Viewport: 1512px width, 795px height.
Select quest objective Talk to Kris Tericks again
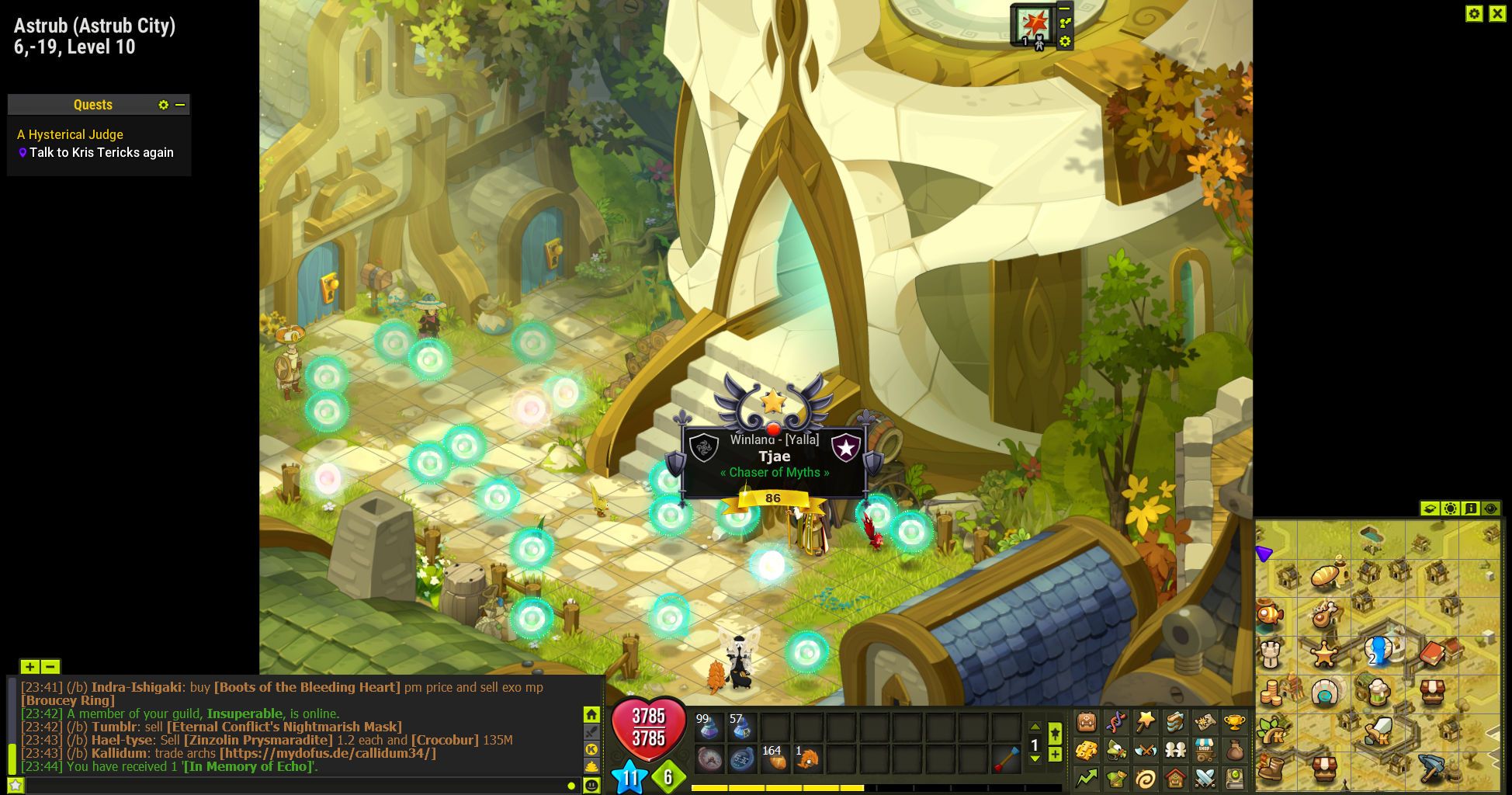pos(102,152)
